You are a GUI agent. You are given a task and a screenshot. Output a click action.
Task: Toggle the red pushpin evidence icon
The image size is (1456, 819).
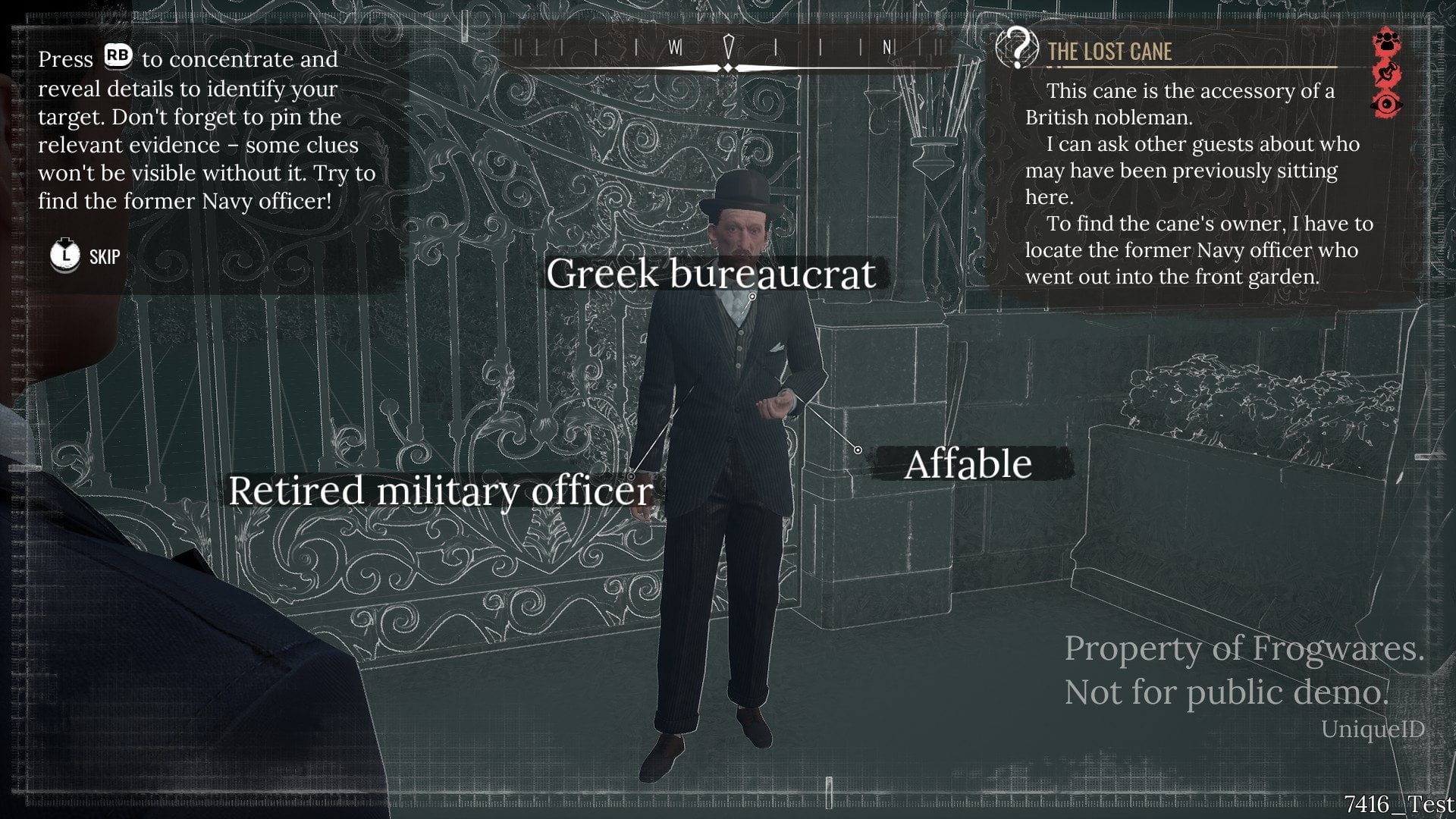pos(1387,74)
